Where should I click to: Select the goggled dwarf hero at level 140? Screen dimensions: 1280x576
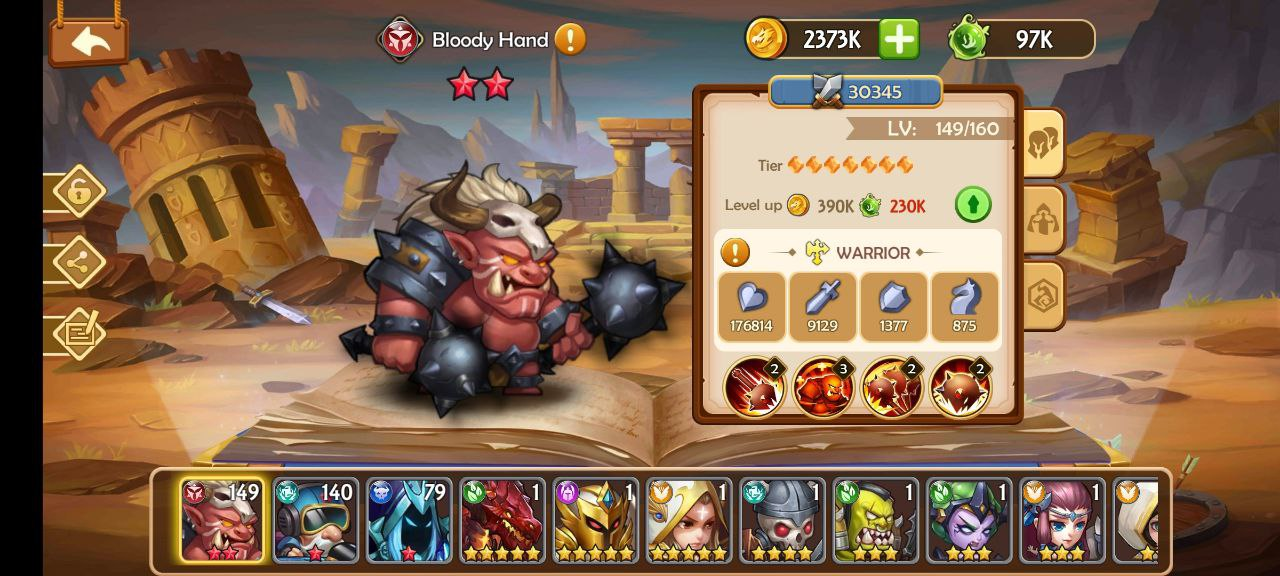[x=314, y=521]
